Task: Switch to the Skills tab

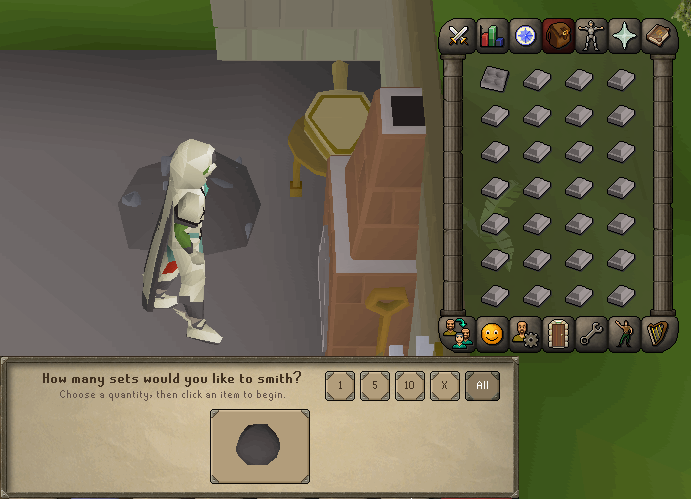Action: pyautogui.click(x=492, y=36)
